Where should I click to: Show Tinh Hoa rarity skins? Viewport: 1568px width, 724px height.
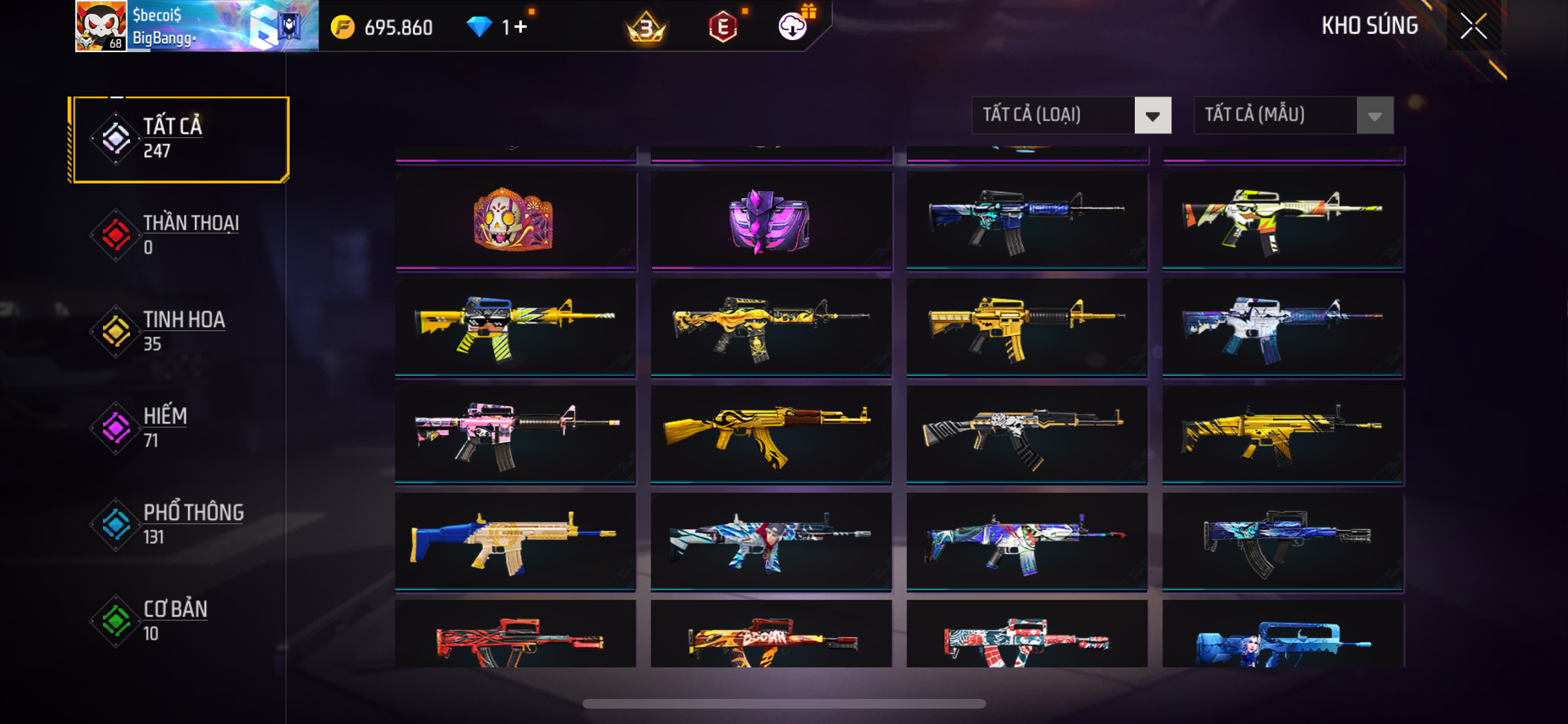coord(181,331)
